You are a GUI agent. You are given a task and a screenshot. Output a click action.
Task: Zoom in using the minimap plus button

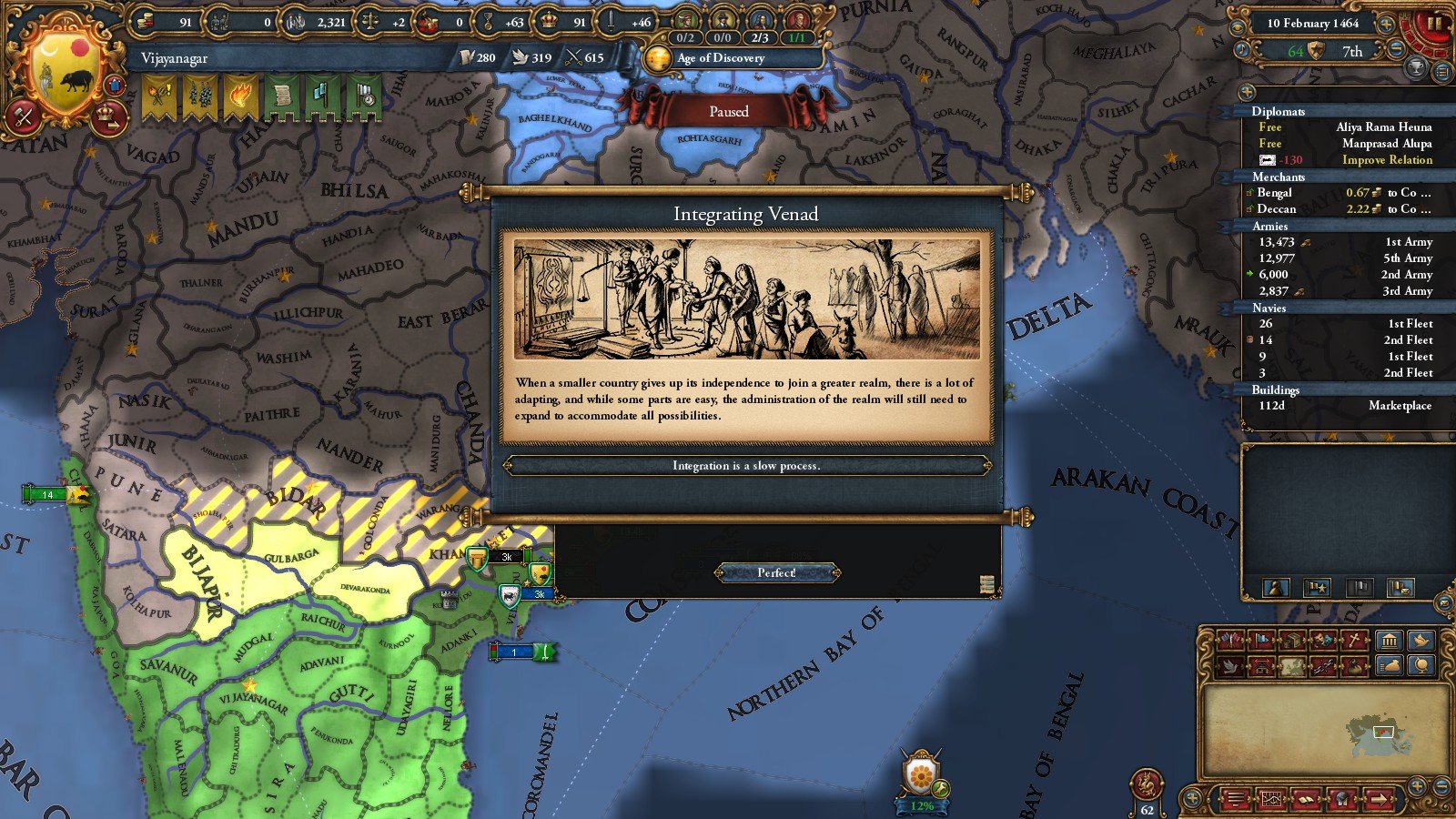[x=1417, y=784]
